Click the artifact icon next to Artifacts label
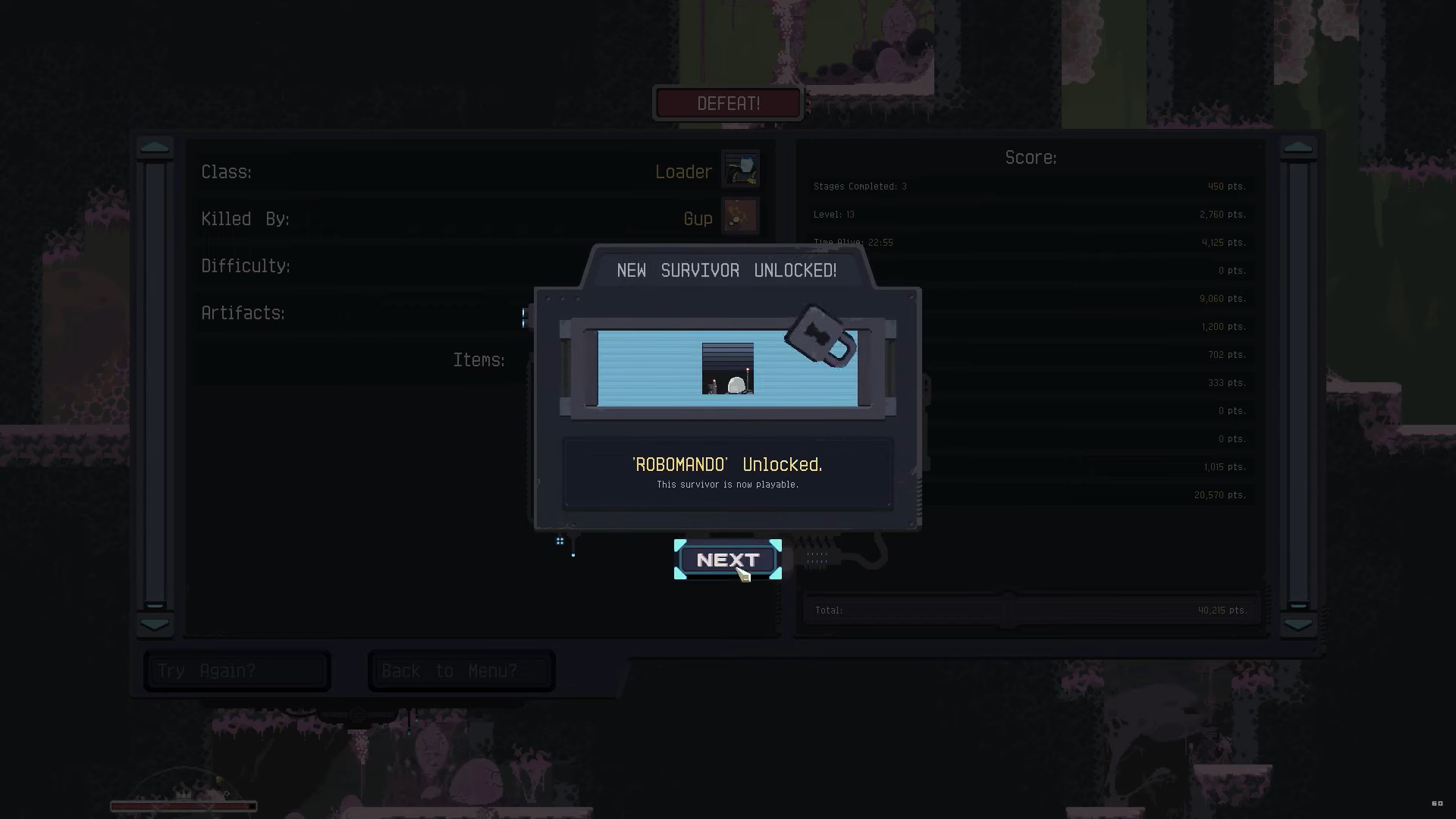1456x819 pixels. click(525, 317)
